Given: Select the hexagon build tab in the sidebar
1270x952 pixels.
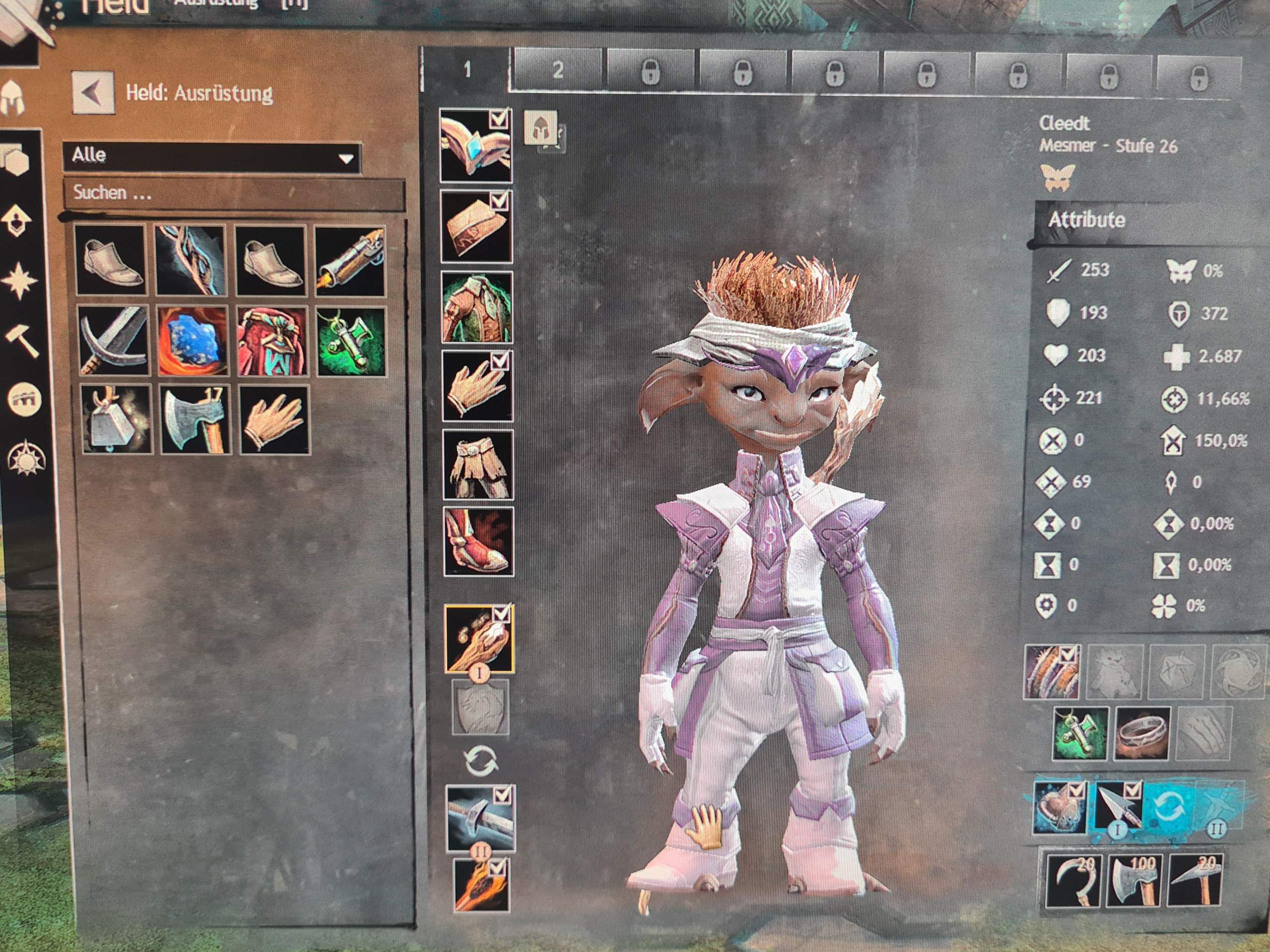Looking at the screenshot, I should point(16,164).
